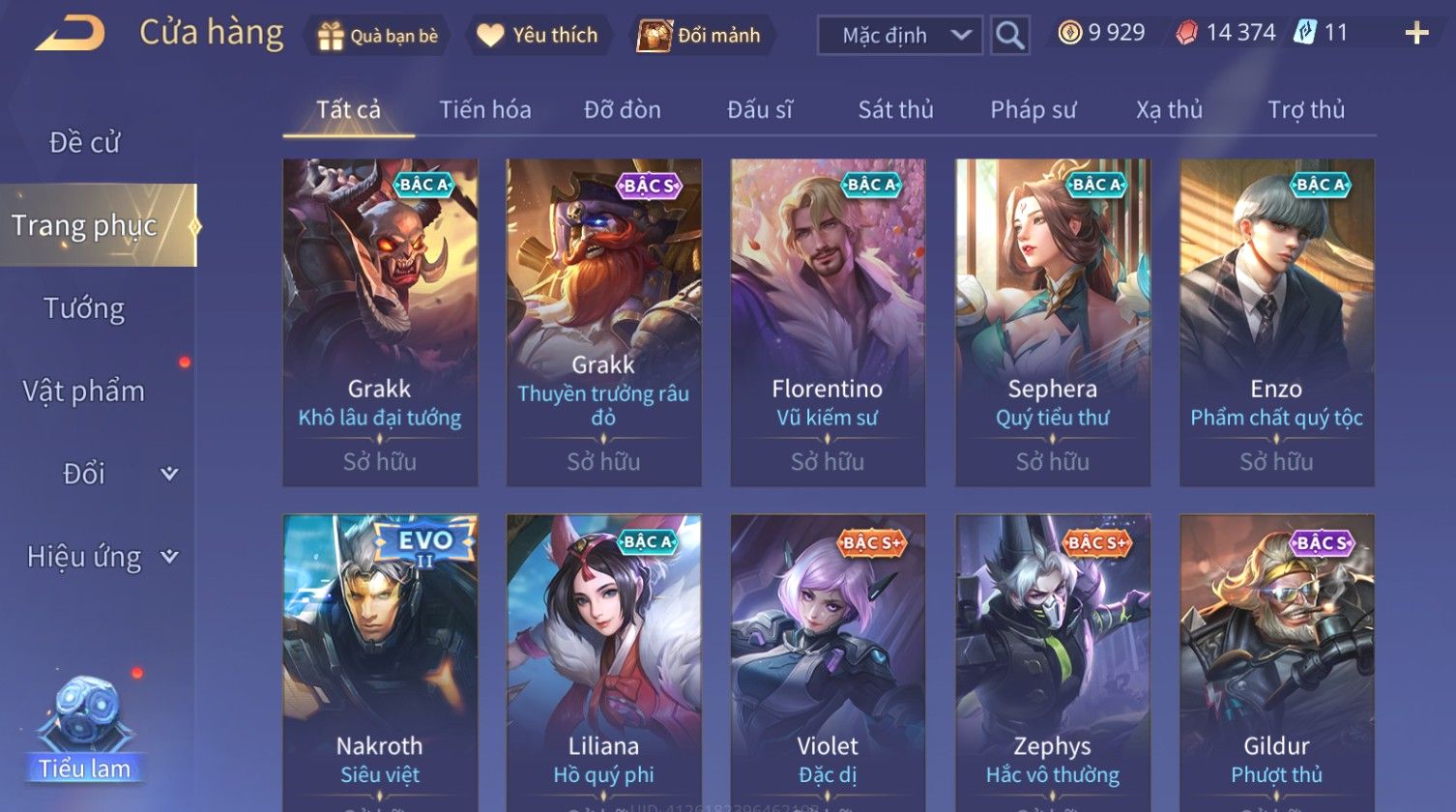The height and width of the screenshot is (812, 1456).
Task: Go back using the arrow button
Action: [x=70, y=35]
